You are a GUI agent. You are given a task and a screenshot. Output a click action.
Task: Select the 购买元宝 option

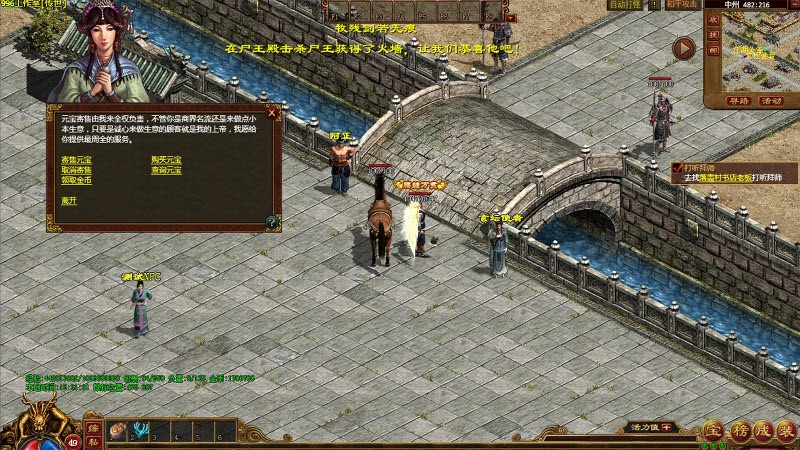pyautogui.click(x=166, y=160)
